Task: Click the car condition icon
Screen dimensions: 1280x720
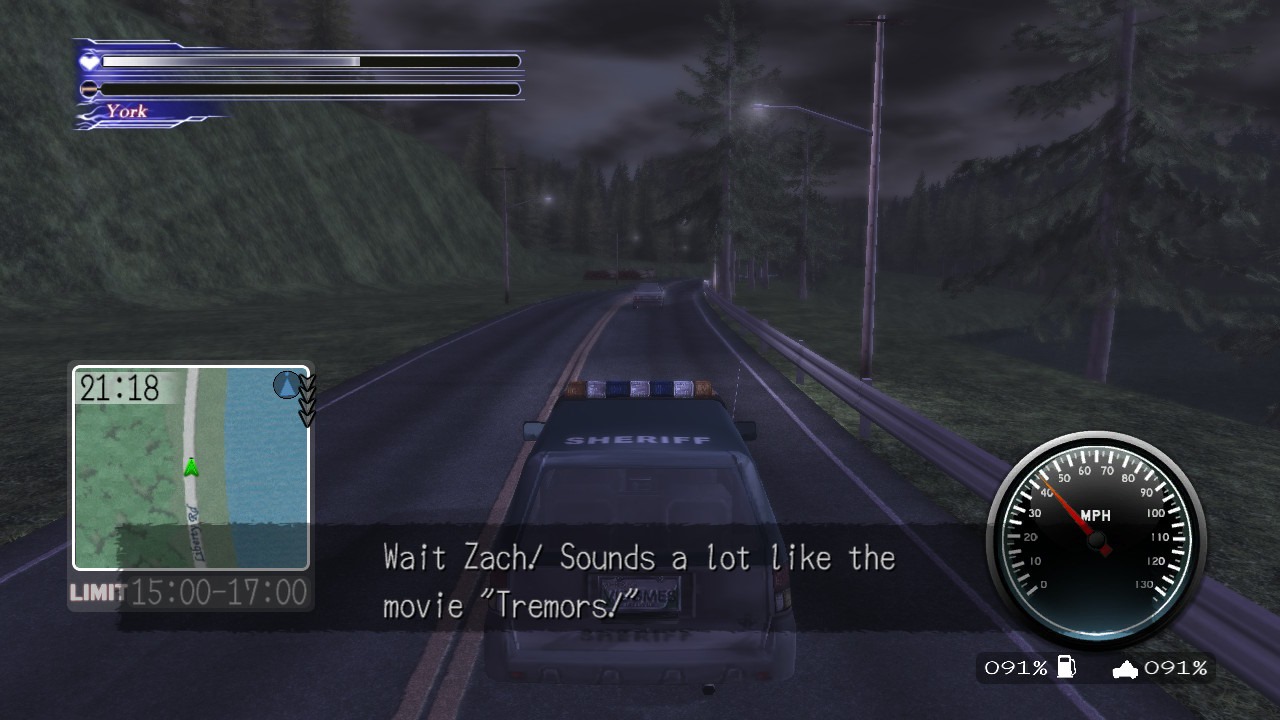Action: tap(1126, 668)
